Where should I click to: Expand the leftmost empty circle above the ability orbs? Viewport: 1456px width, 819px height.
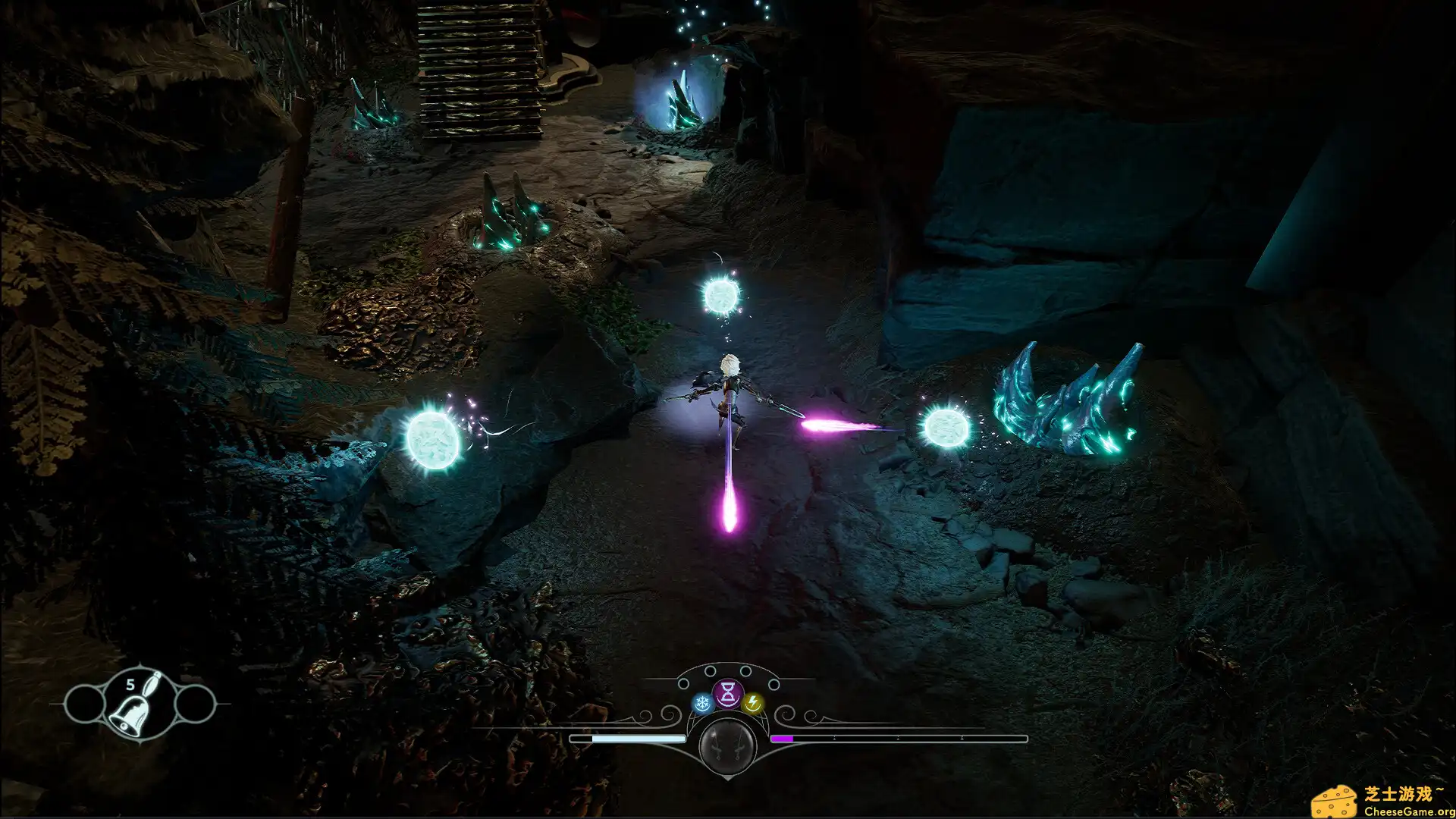click(x=683, y=683)
